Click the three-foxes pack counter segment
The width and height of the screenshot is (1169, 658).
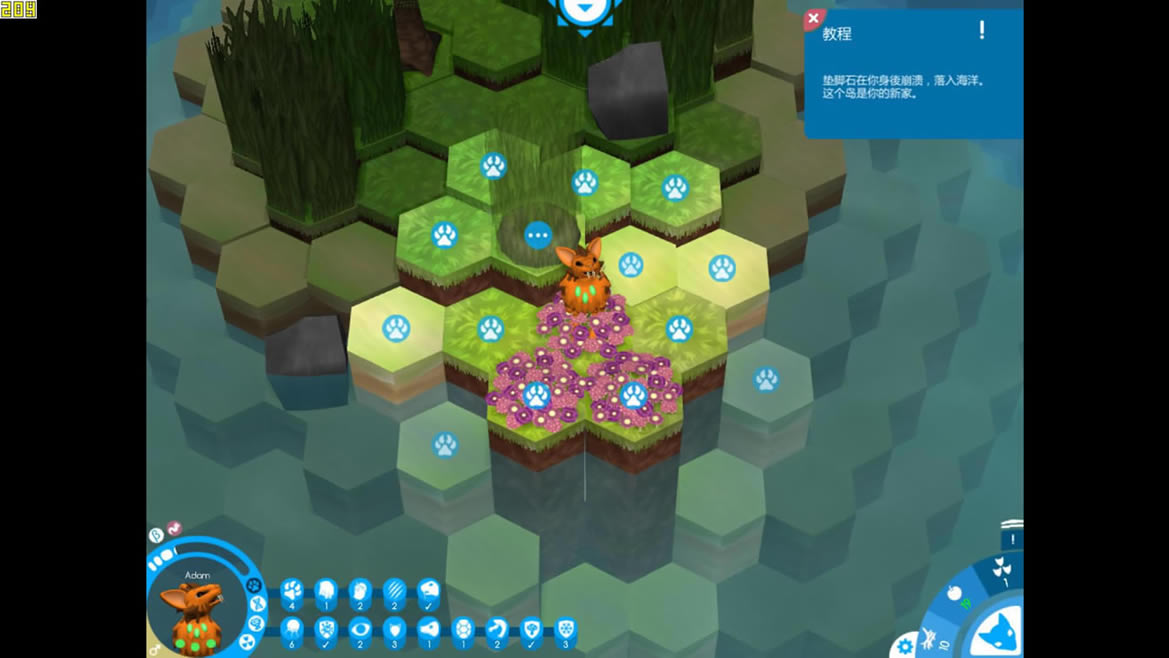click(x=1001, y=569)
